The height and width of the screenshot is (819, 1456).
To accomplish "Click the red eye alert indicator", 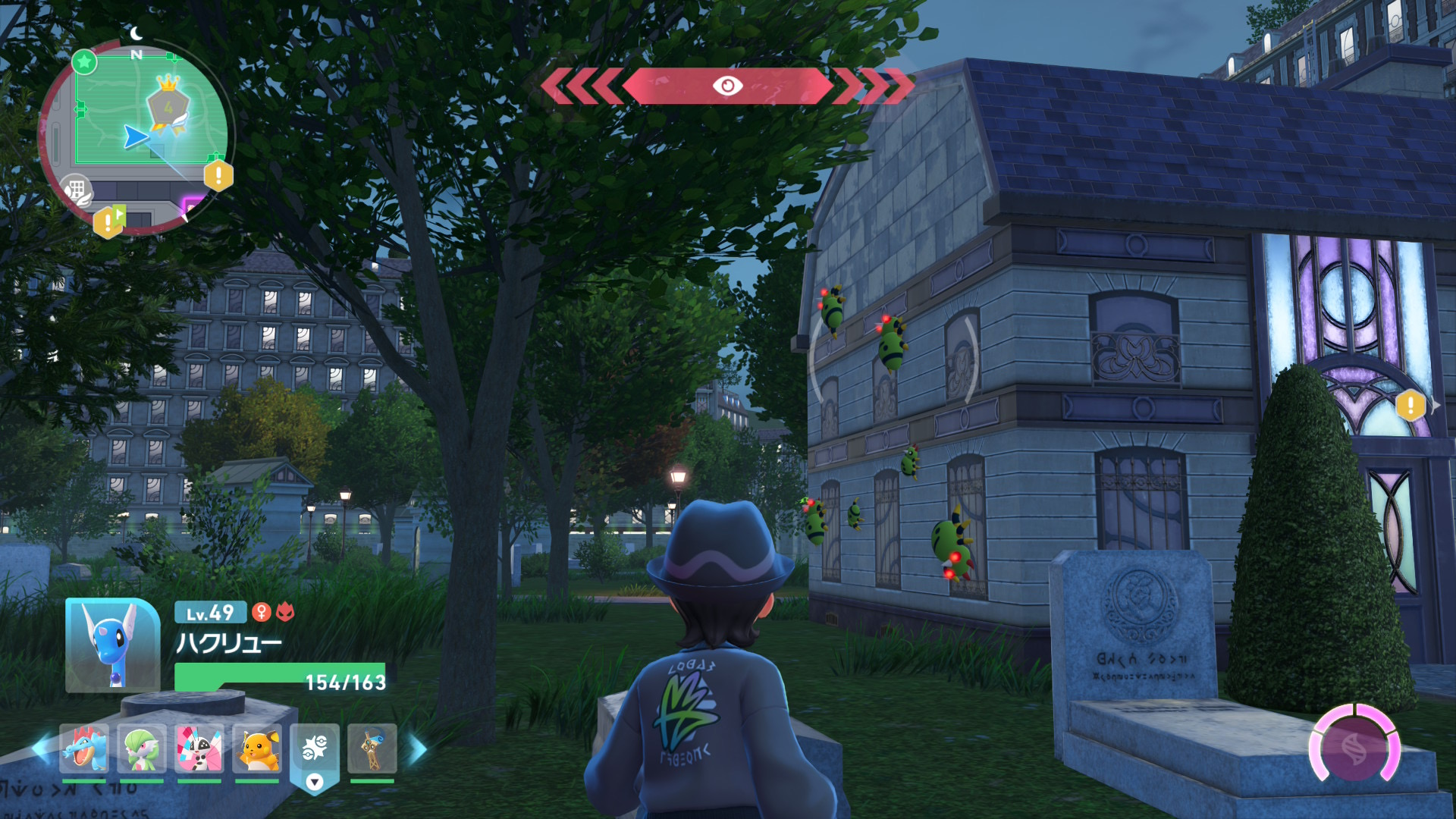I will 727,86.
